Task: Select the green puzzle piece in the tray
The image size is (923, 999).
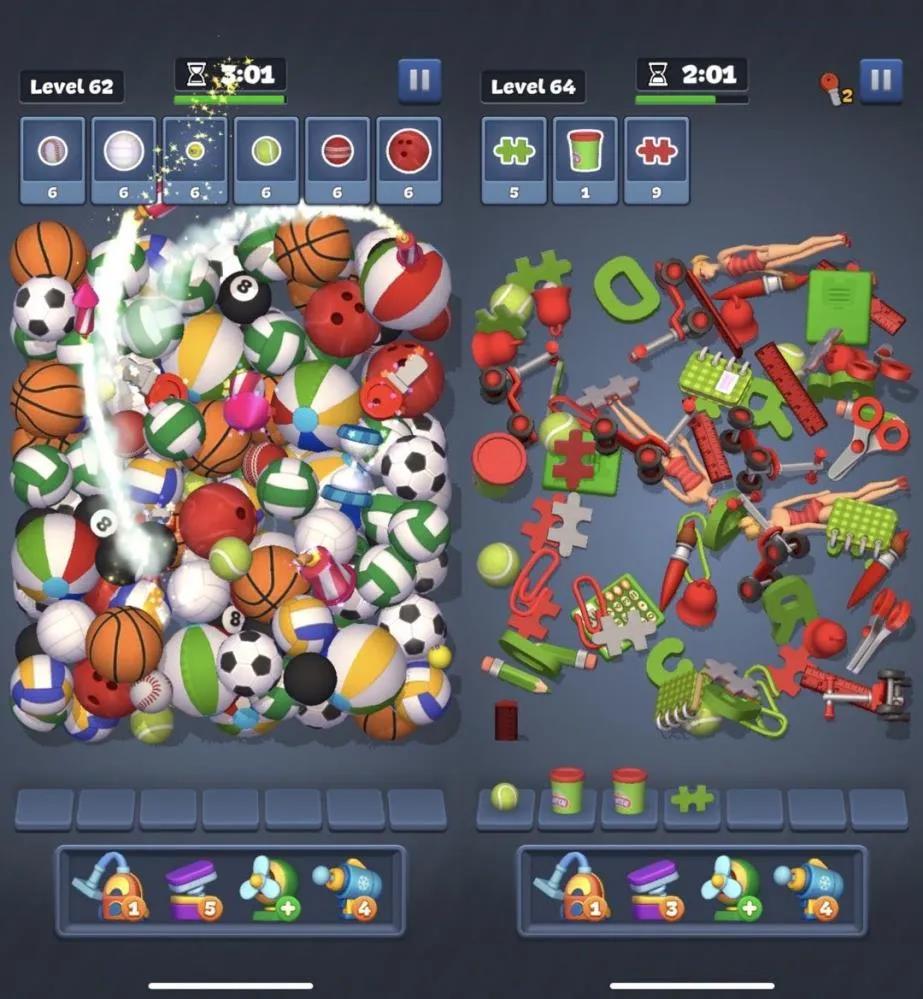Action: (692, 798)
